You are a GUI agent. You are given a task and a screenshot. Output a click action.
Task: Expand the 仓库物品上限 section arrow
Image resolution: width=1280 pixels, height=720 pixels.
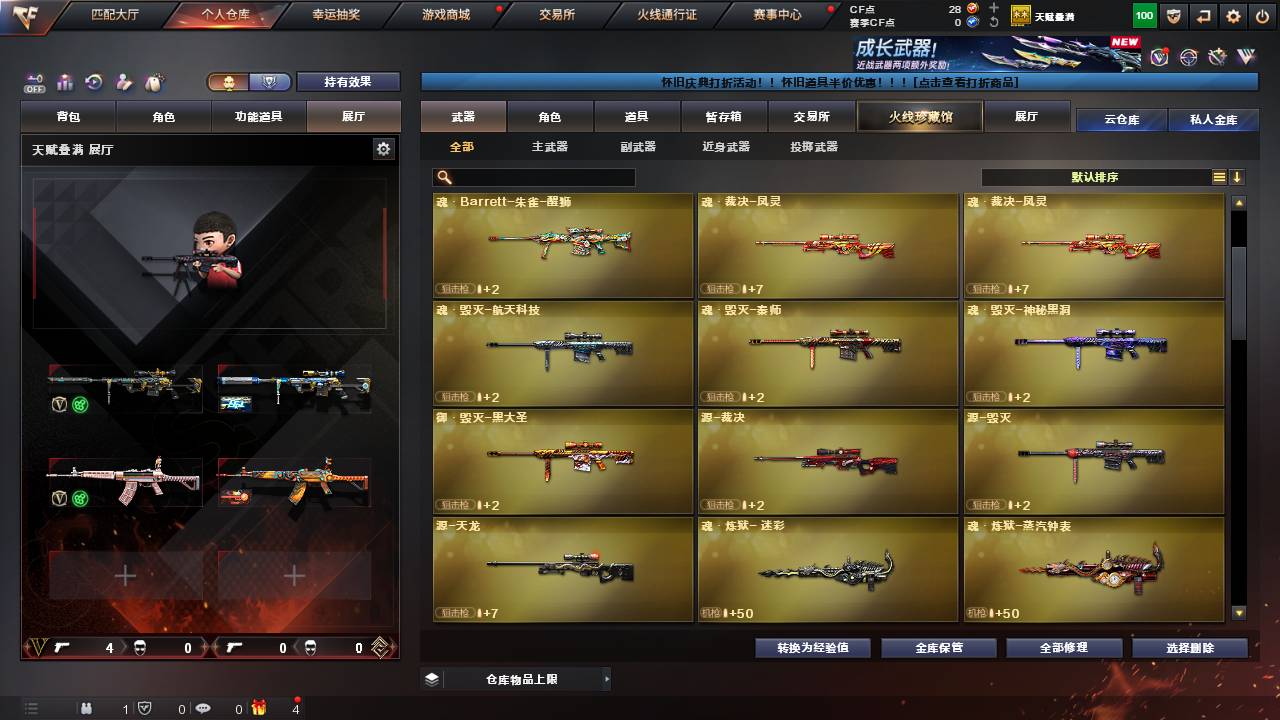tap(609, 680)
